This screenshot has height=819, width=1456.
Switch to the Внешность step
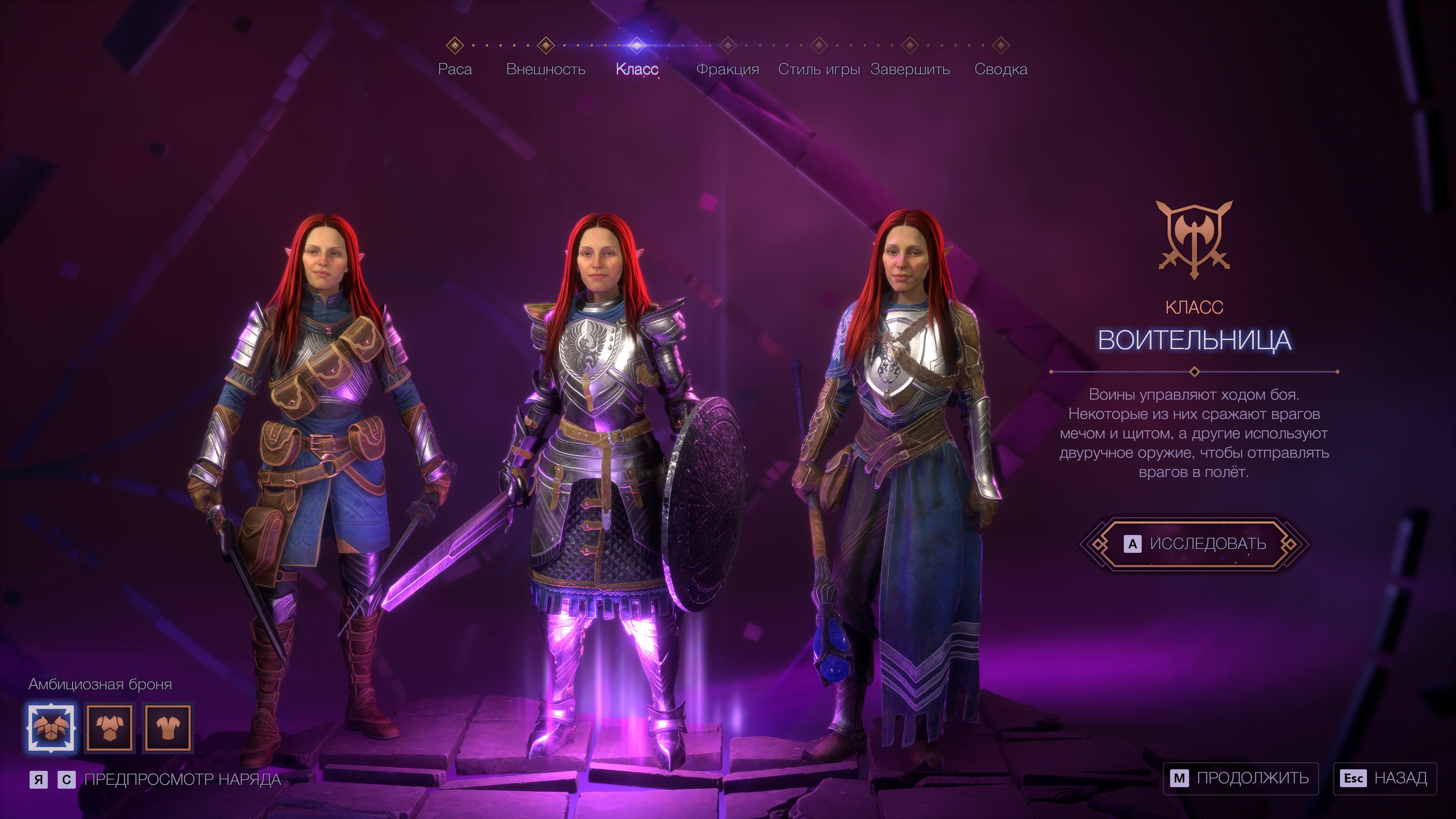coord(546,69)
